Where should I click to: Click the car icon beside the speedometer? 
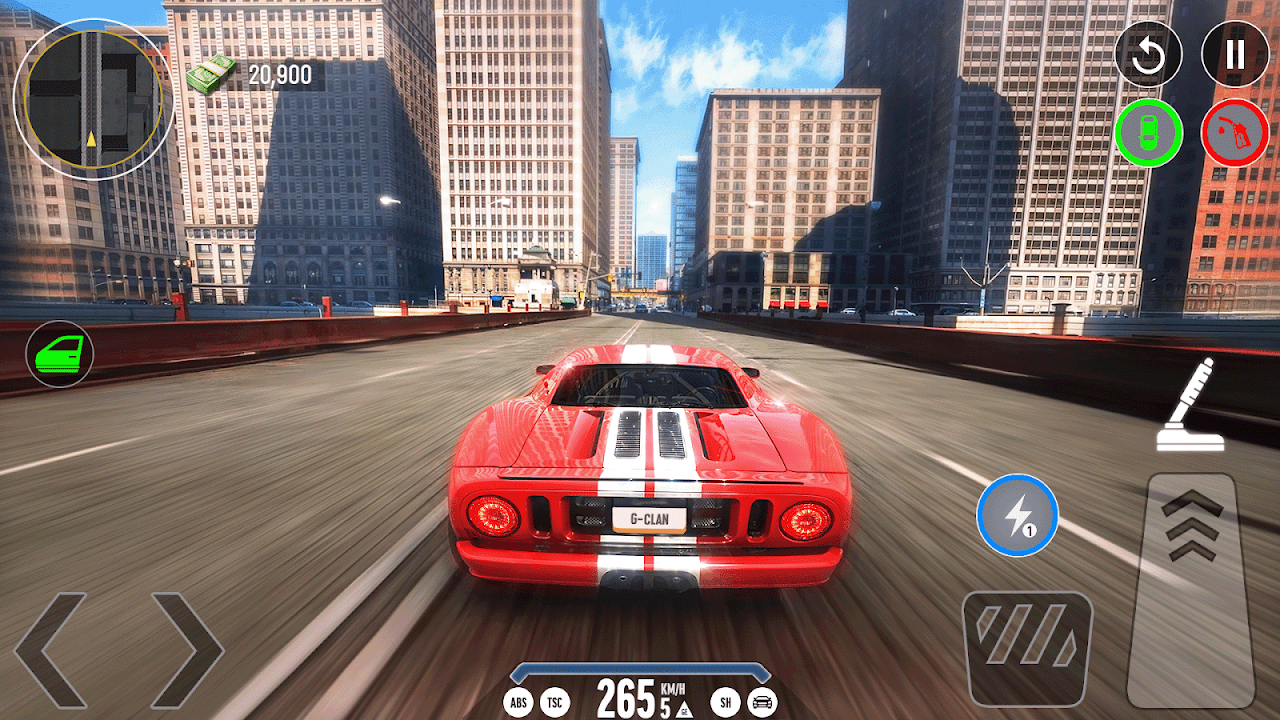tap(762, 703)
